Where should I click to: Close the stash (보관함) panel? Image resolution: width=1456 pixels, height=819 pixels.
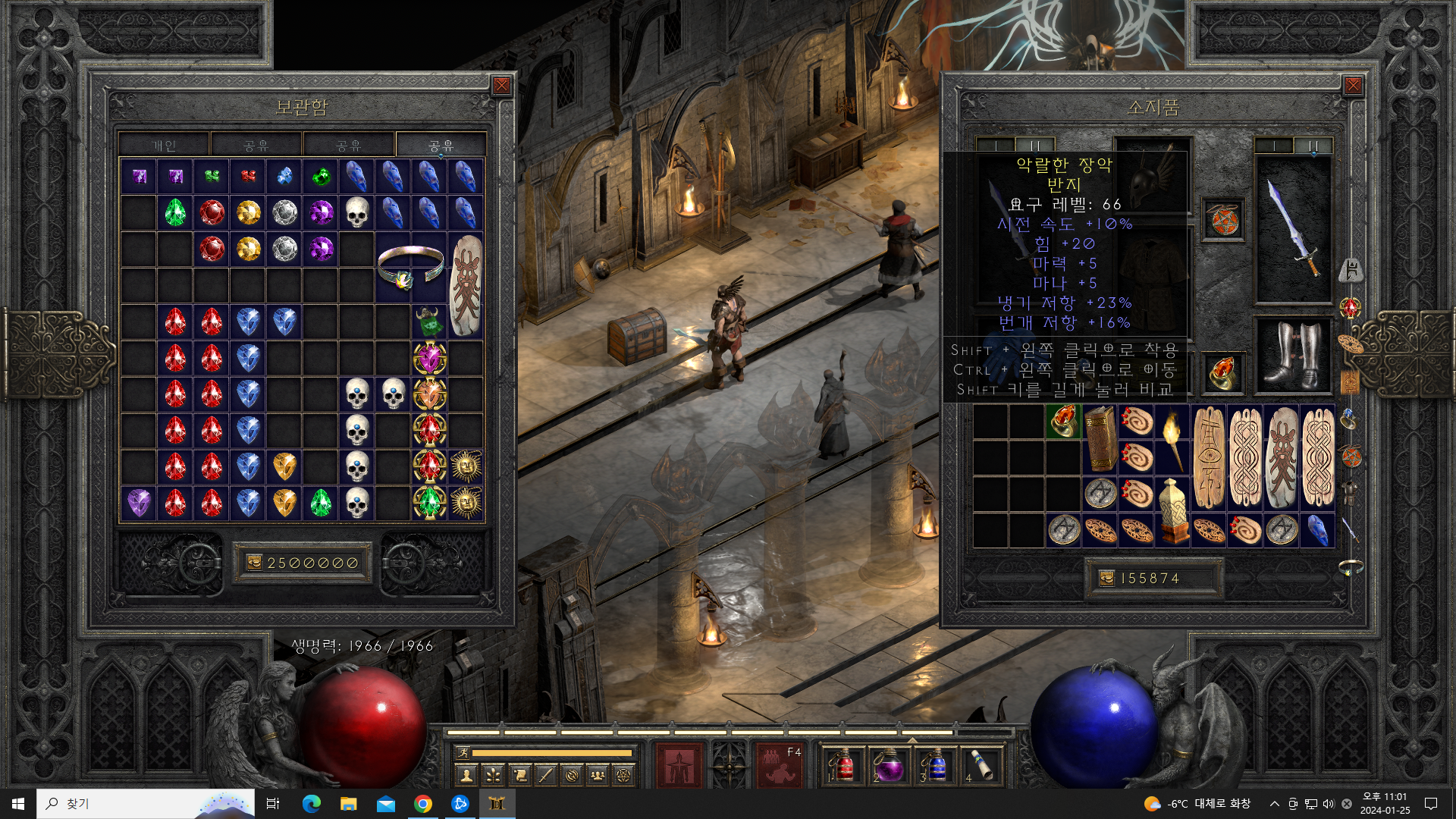coord(501,86)
